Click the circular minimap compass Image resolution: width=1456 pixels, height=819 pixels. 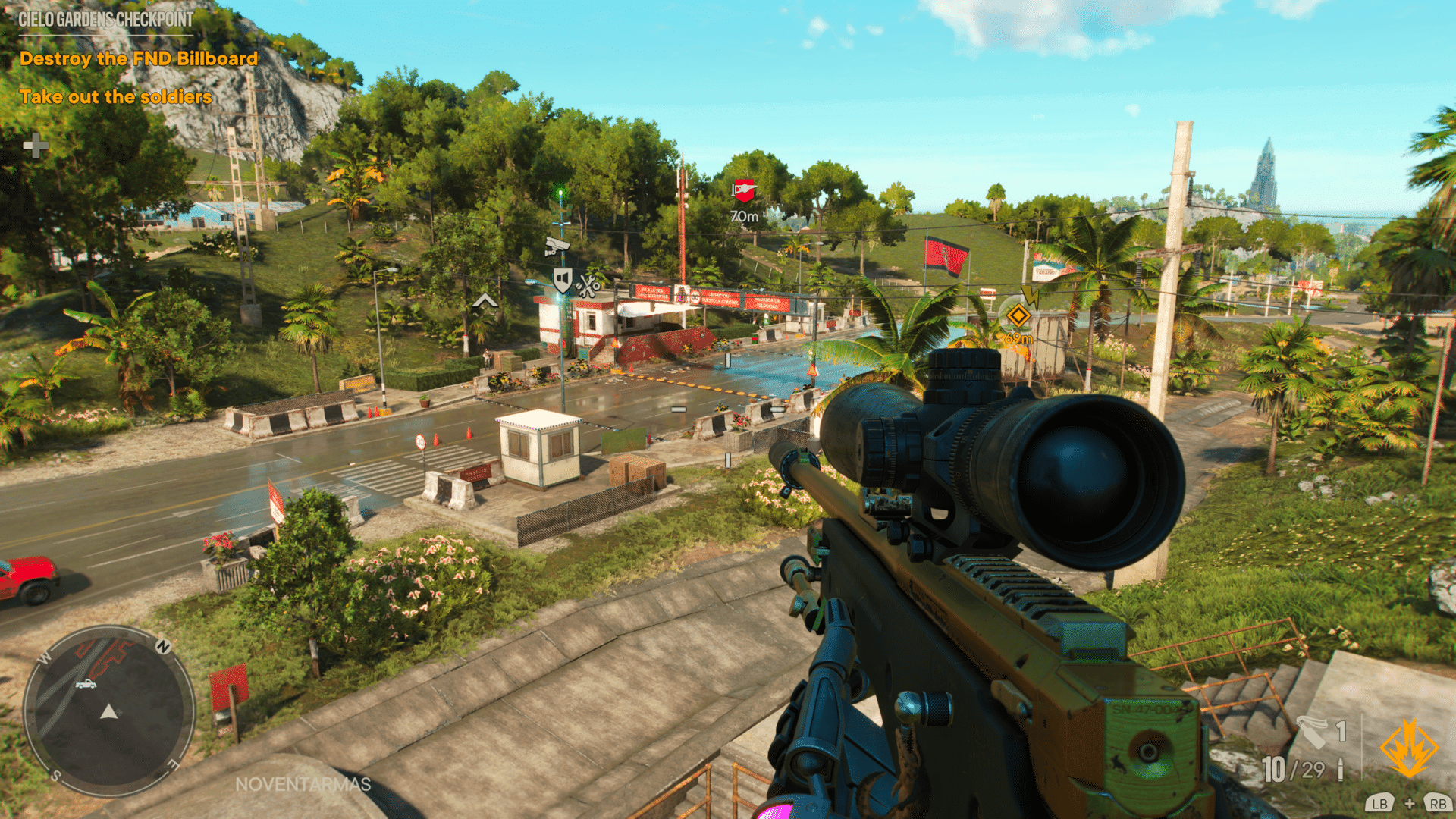coord(108,711)
